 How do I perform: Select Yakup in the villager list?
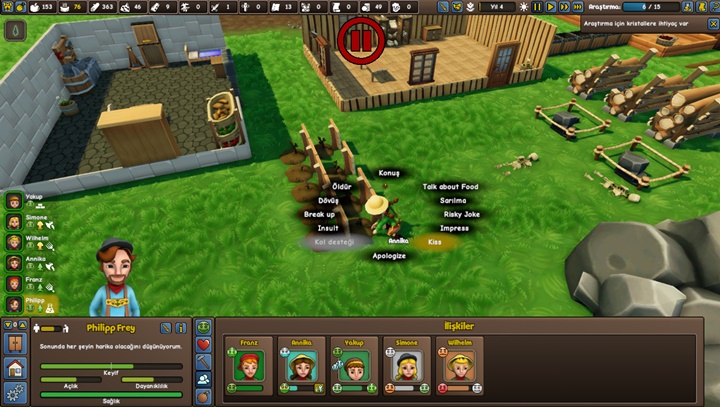pos(14,200)
